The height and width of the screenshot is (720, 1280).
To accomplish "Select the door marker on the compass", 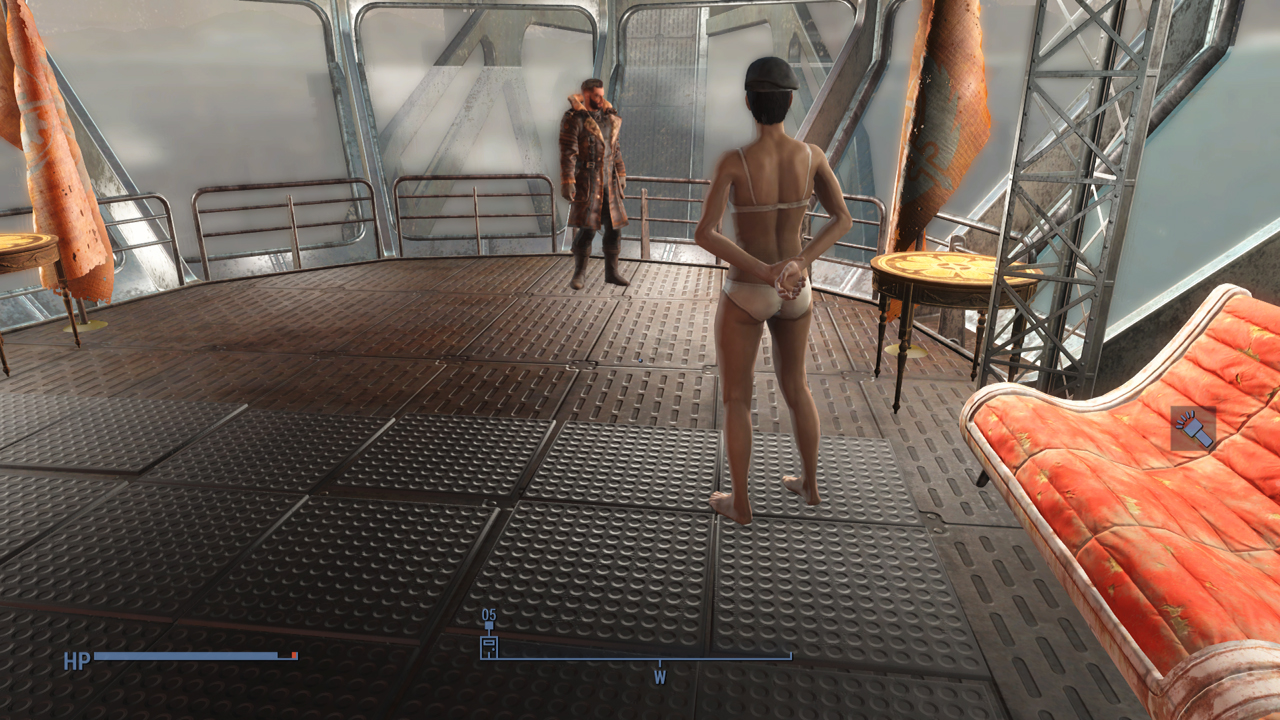I will coord(489,645).
